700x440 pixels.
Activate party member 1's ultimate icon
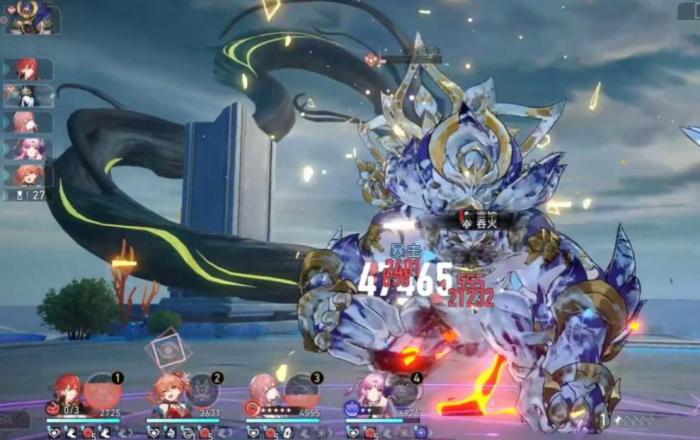click(x=103, y=390)
